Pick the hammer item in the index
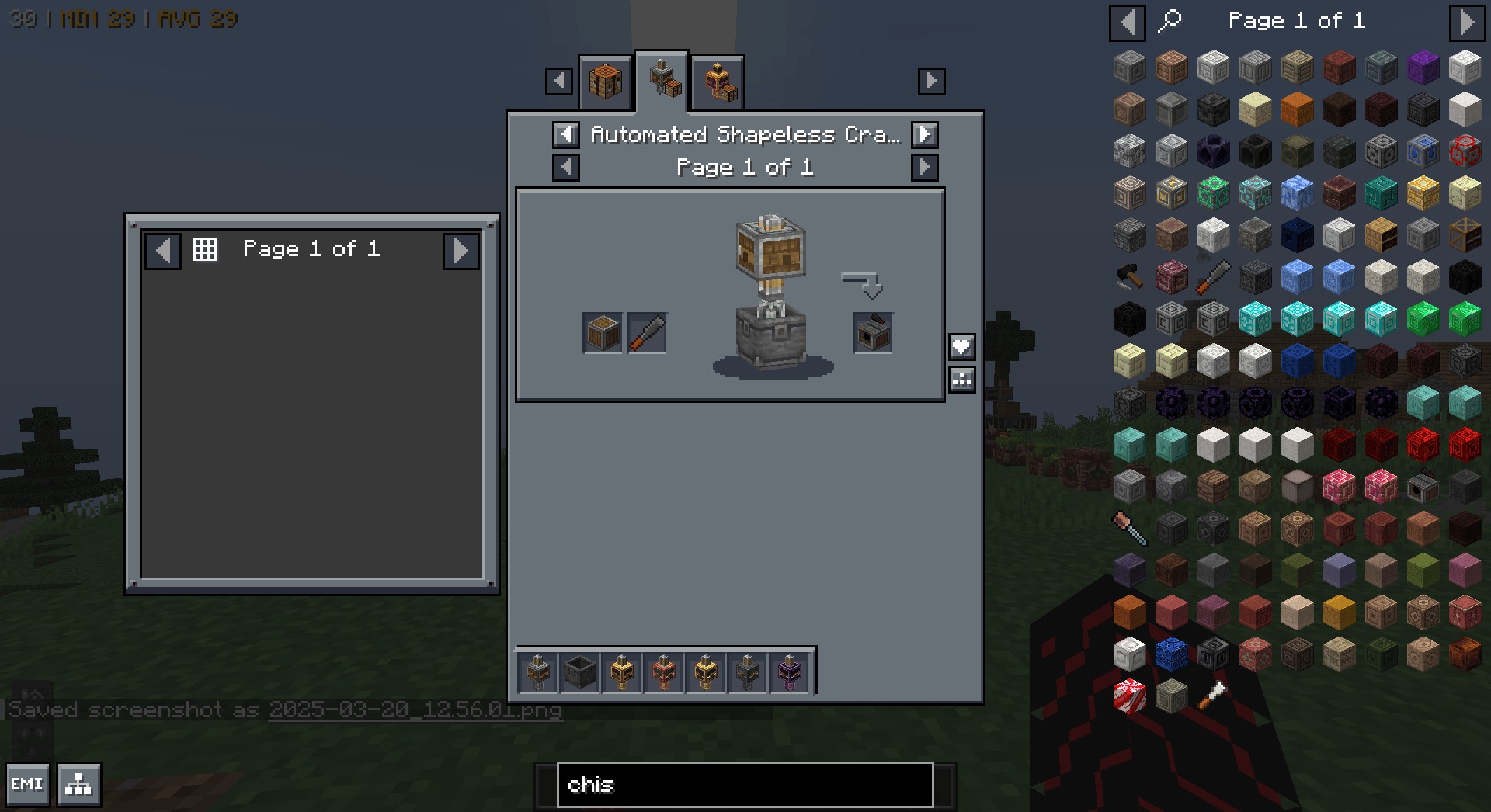1491x812 pixels. point(1129,276)
